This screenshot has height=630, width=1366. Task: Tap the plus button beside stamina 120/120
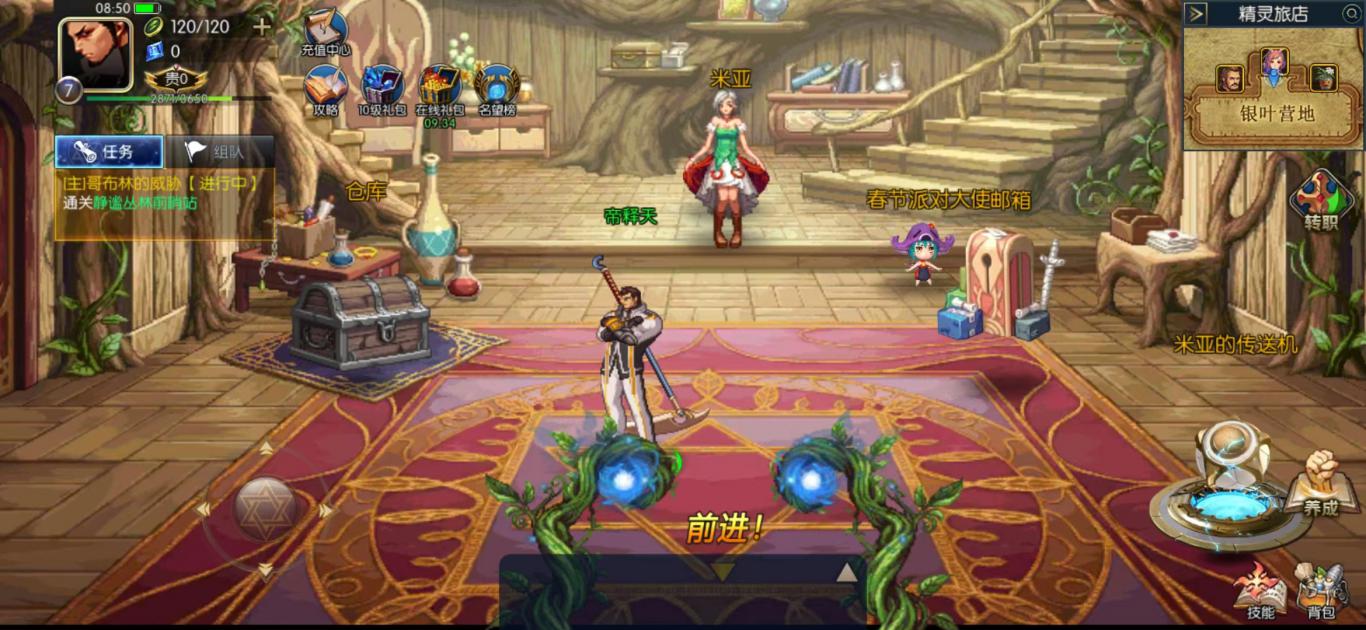tap(262, 27)
